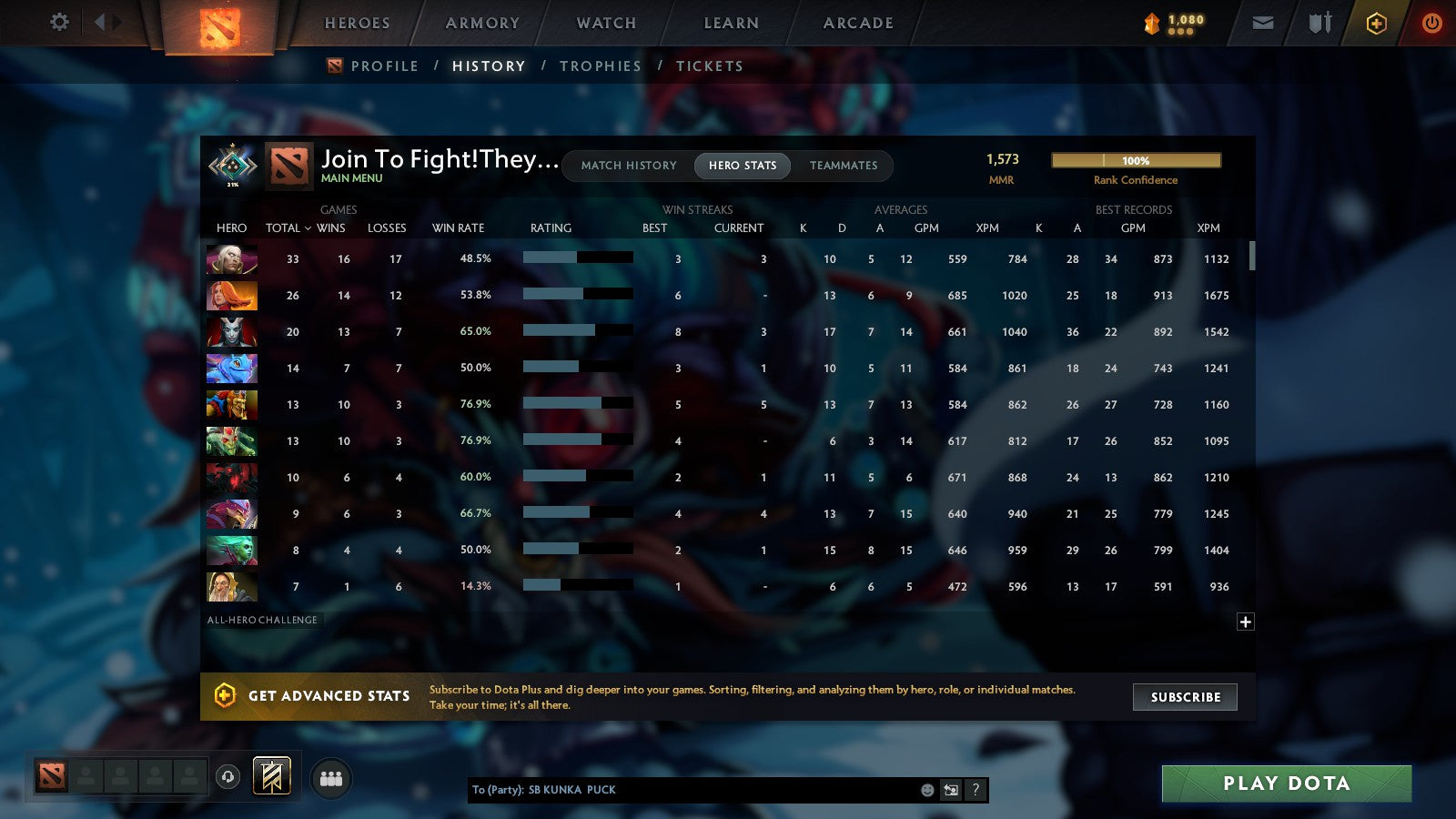Screen dimensions: 1456x819
Task: Open the friends list icon on bottom bar
Action: [332, 778]
